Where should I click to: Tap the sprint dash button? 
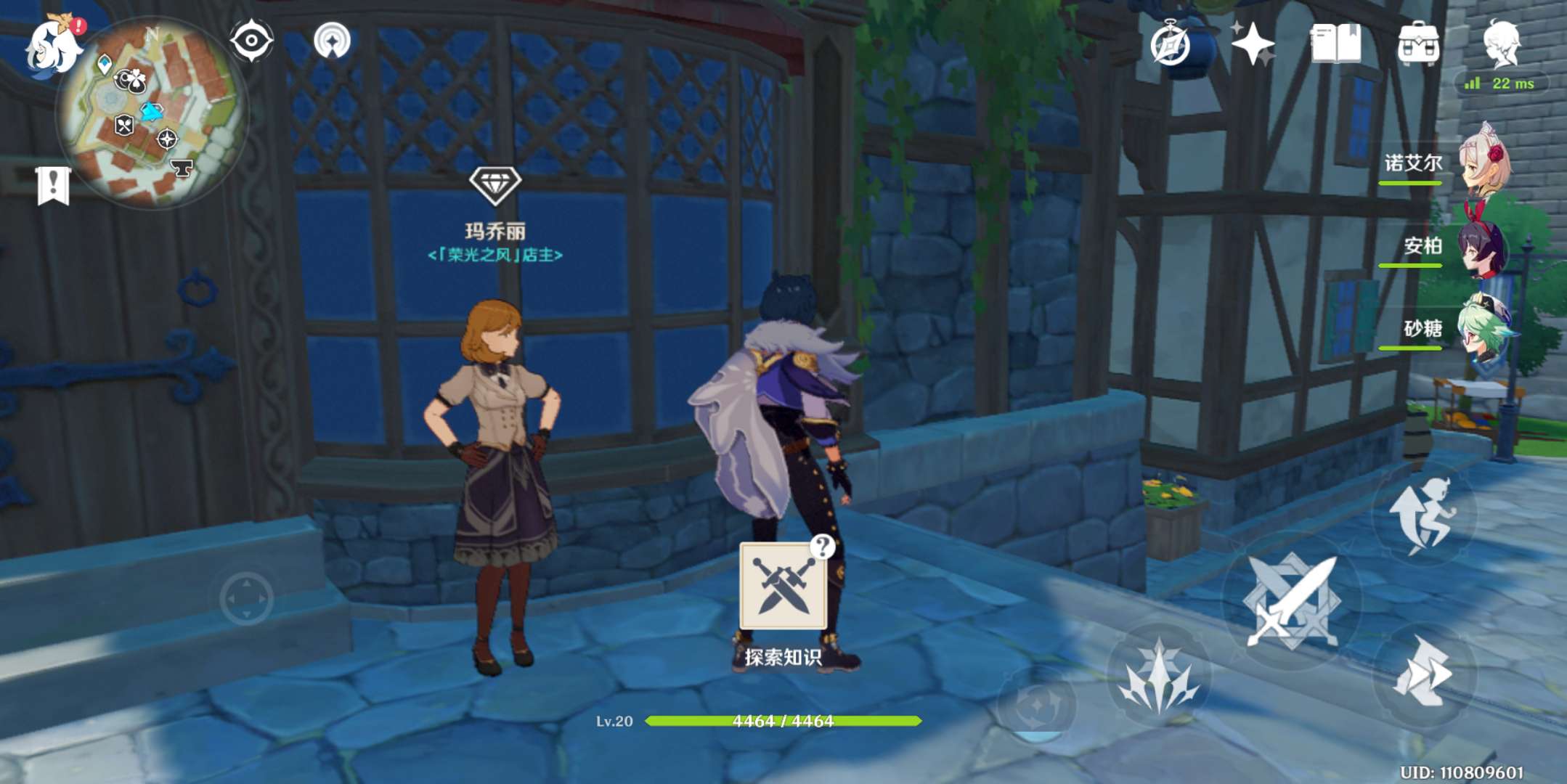coord(1422,673)
